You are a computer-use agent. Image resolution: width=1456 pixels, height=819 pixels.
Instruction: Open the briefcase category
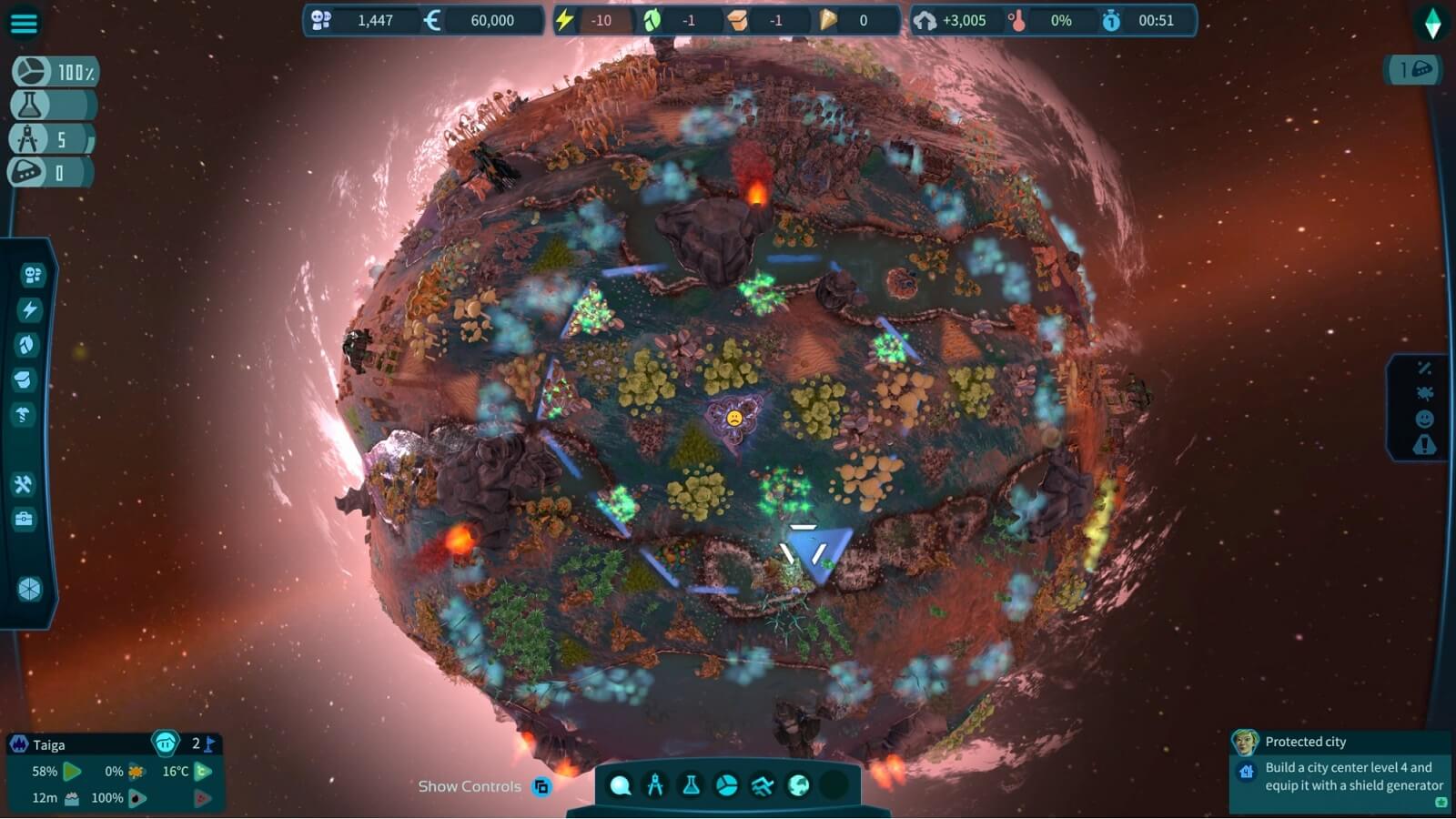[x=24, y=519]
